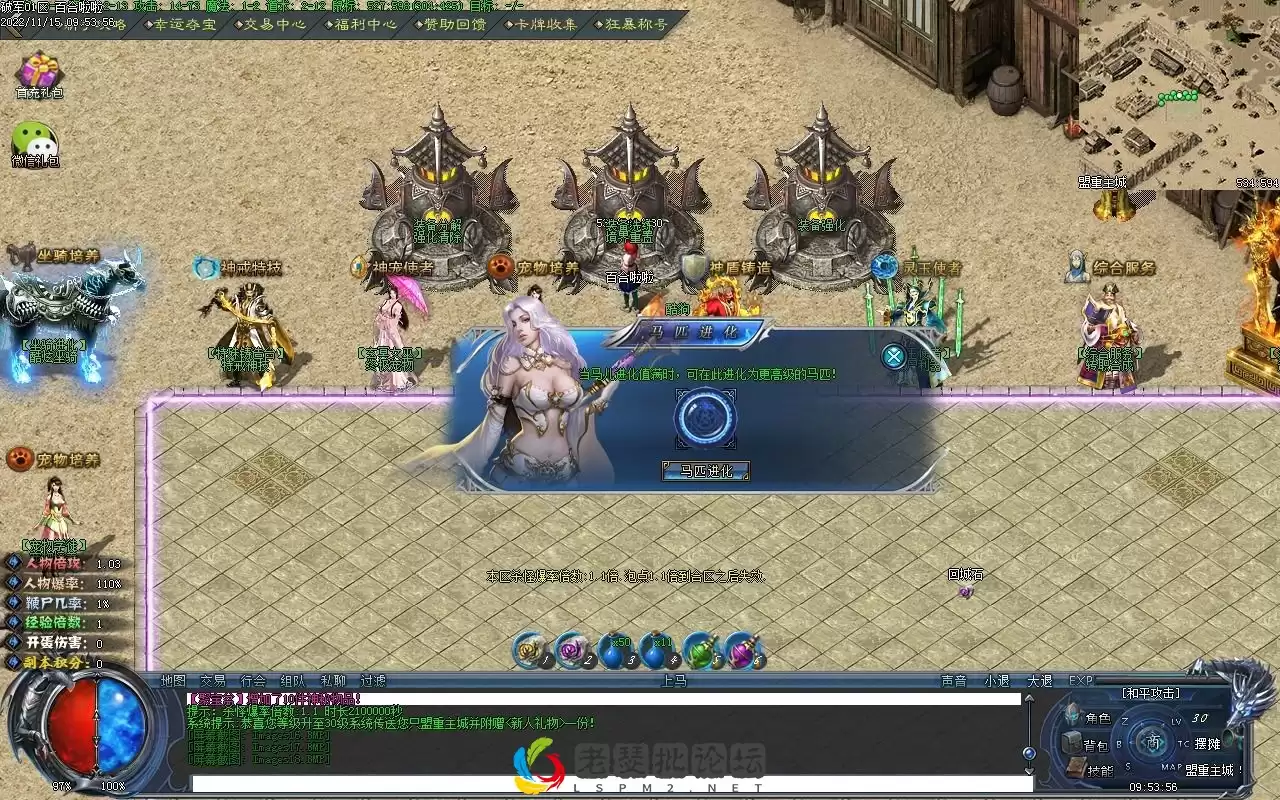
Task: Select the circular blue evolution slot
Action: click(705, 418)
